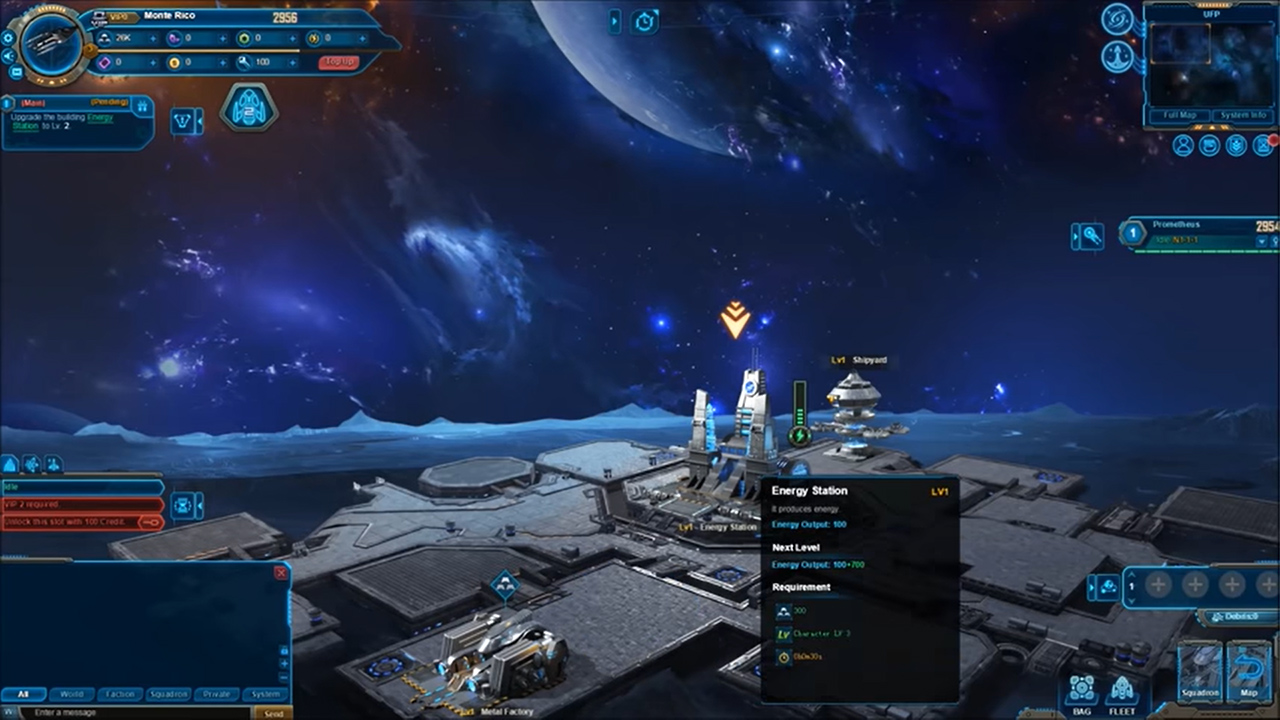Image resolution: width=1280 pixels, height=720 pixels.
Task: Click the red Top Up button
Action: click(338, 62)
